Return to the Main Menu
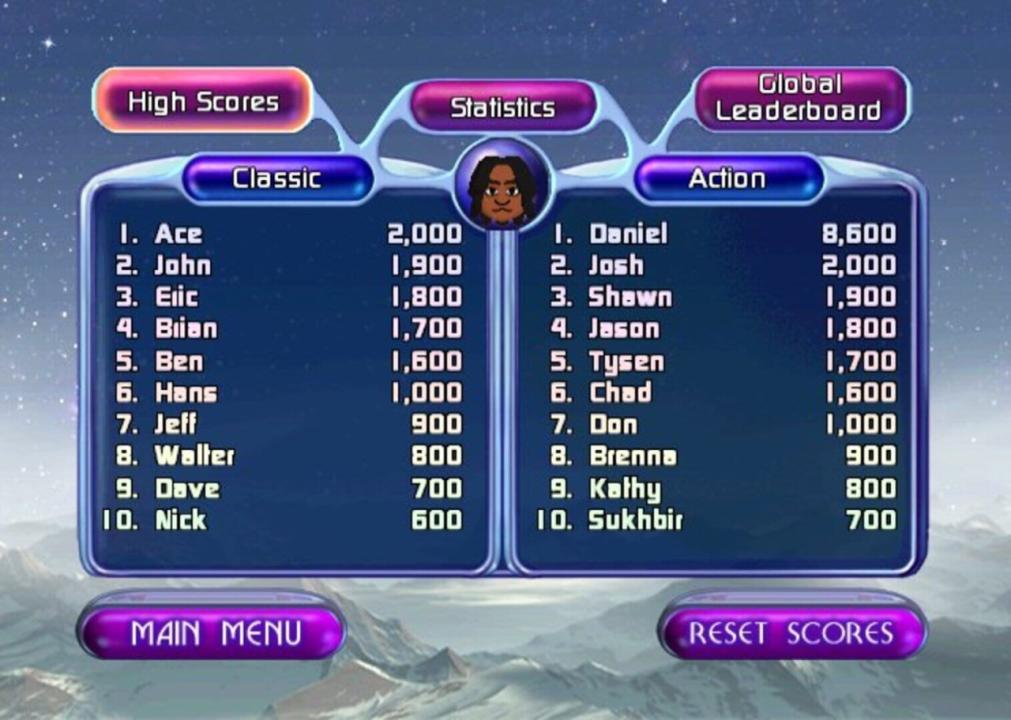Image resolution: width=1011 pixels, height=720 pixels. click(x=212, y=633)
